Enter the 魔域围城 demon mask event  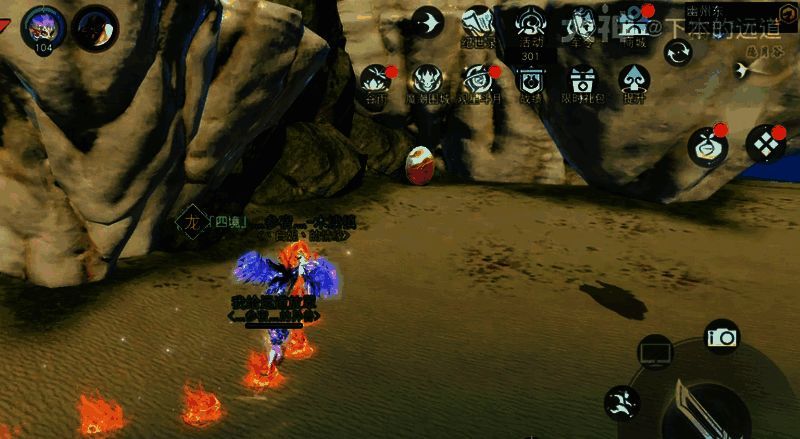click(x=427, y=80)
